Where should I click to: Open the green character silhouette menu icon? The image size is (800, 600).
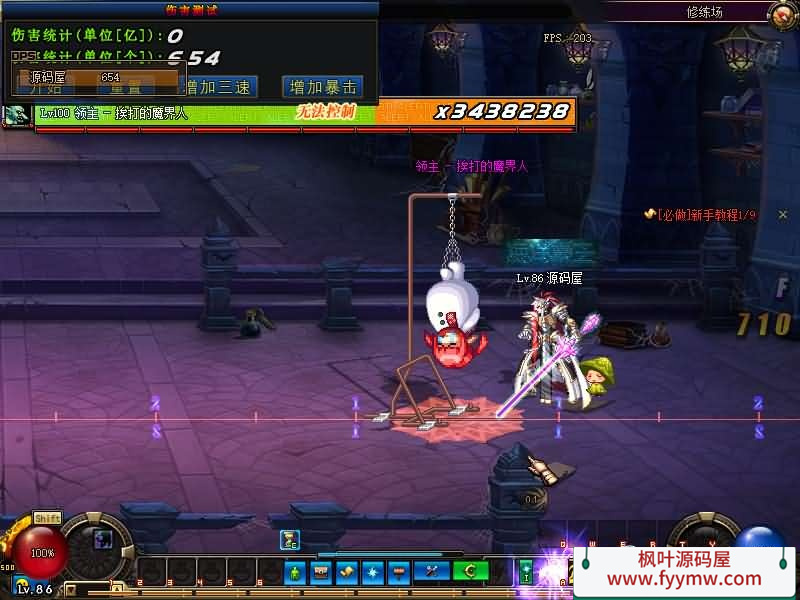coord(294,572)
